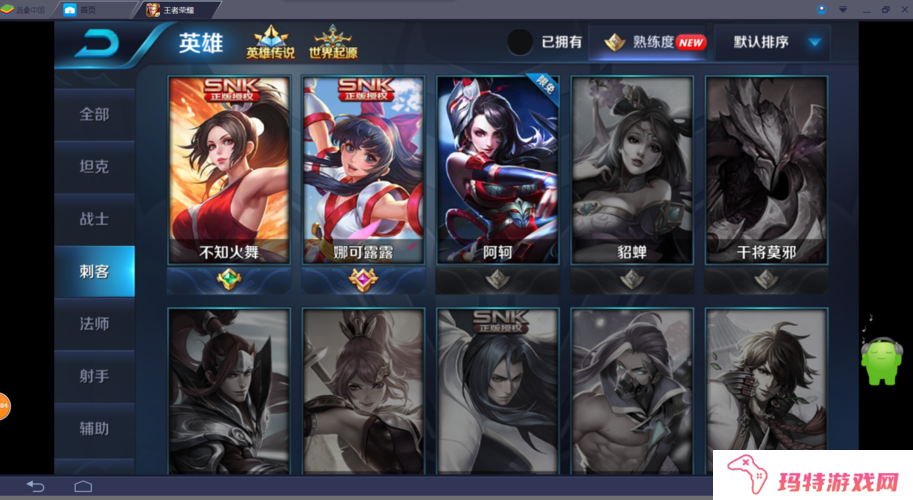The image size is (913, 500).
Task: Open the 默认排序 sort dropdown
Action: (777, 42)
